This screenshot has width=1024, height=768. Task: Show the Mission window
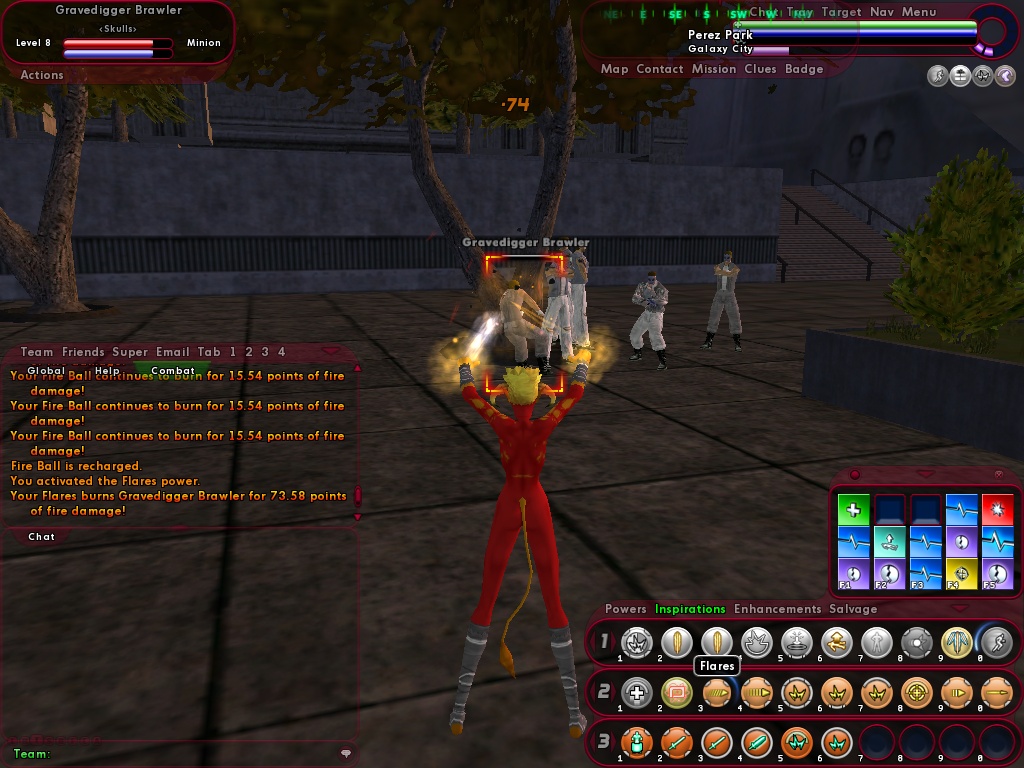click(x=713, y=69)
